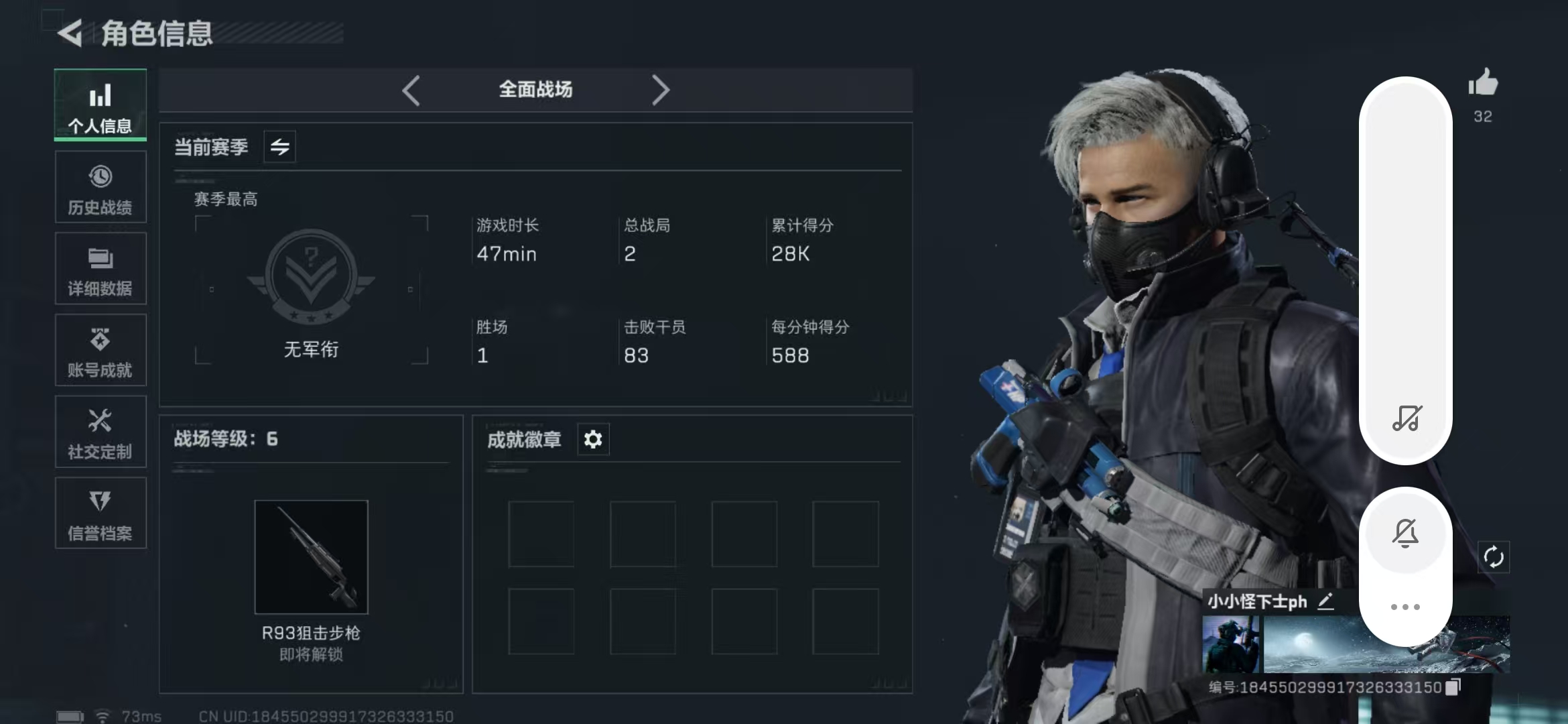1568x724 pixels.
Task: Toggle the muted music note icon
Action: (x=1407, y=418)
